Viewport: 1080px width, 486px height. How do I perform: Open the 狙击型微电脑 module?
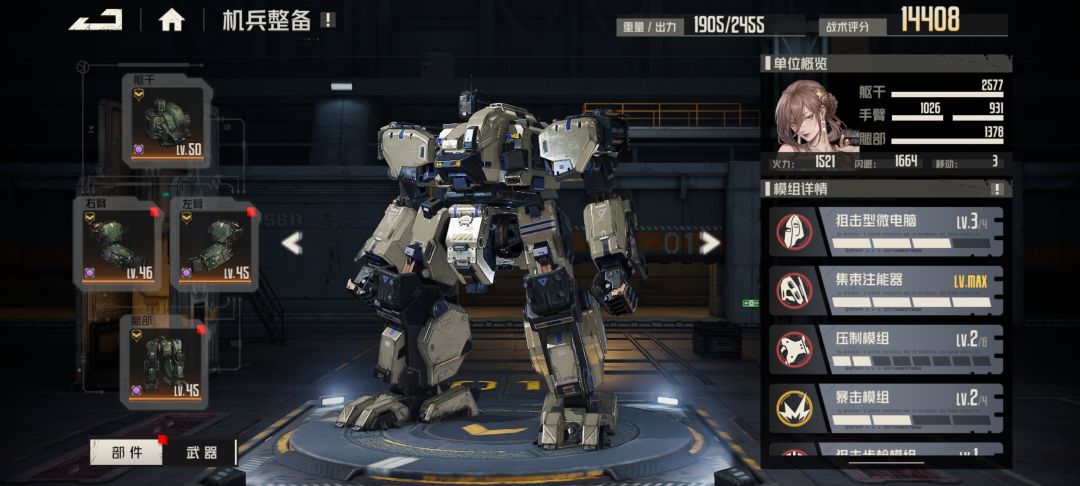[x=885, y=230]
